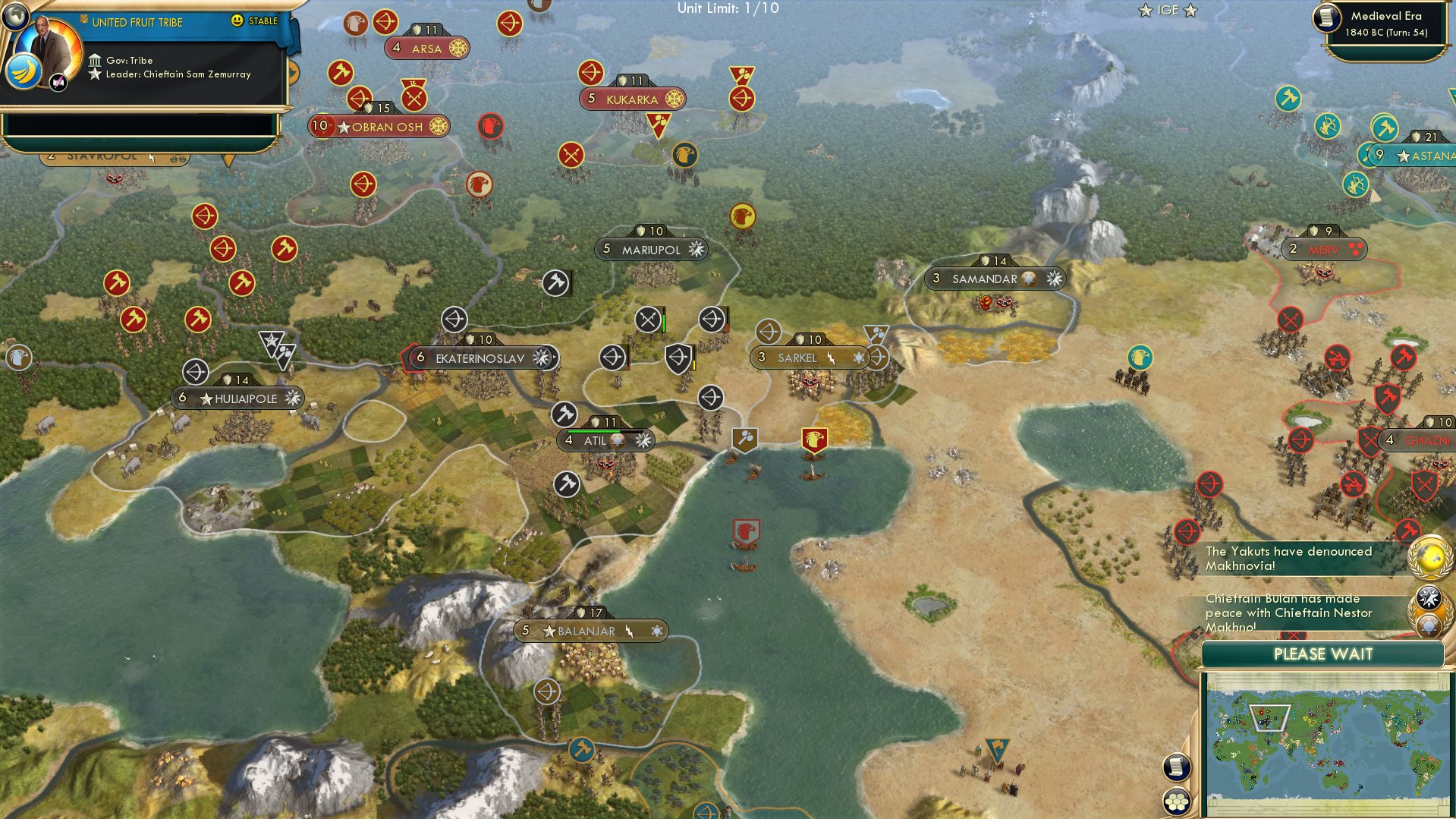
Task: Open the notification log scroll icon
Action: tap(1177, 767)
